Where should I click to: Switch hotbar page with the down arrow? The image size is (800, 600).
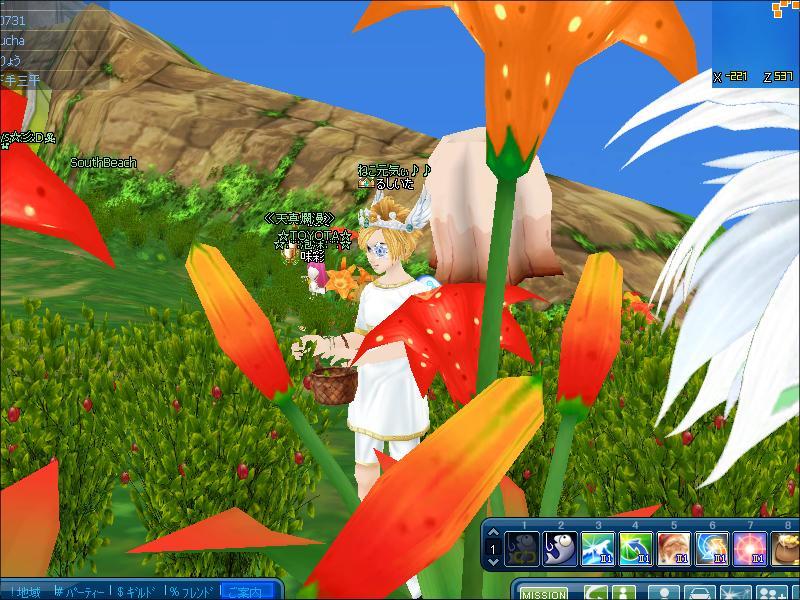click(493, 563)
